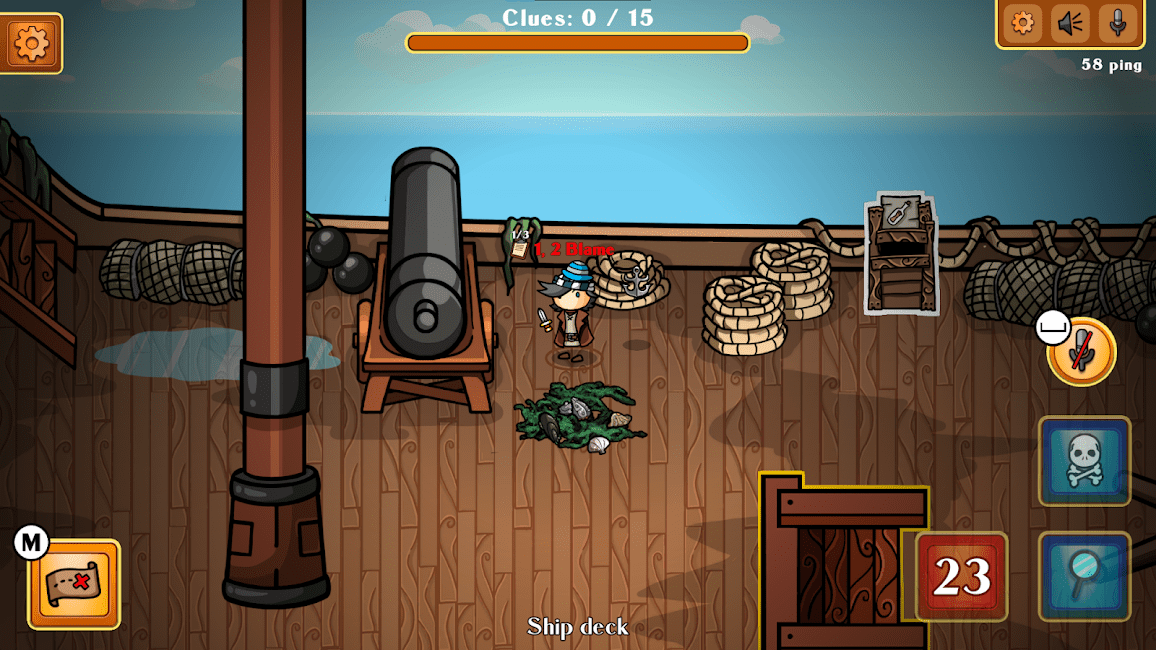Click the round crossed-out microphone button

(1082, 352)
